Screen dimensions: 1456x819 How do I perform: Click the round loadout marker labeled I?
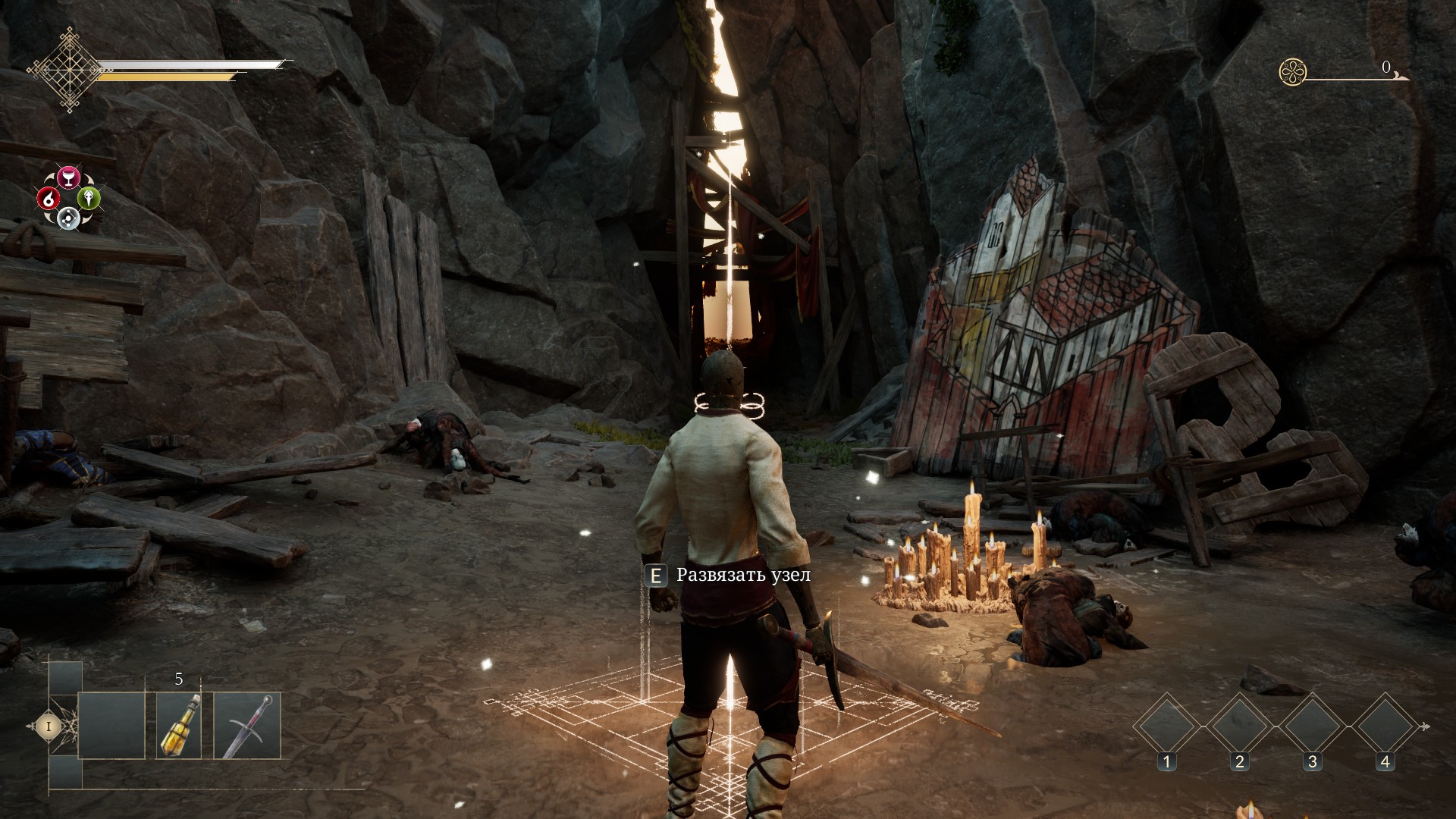point(49,726)
